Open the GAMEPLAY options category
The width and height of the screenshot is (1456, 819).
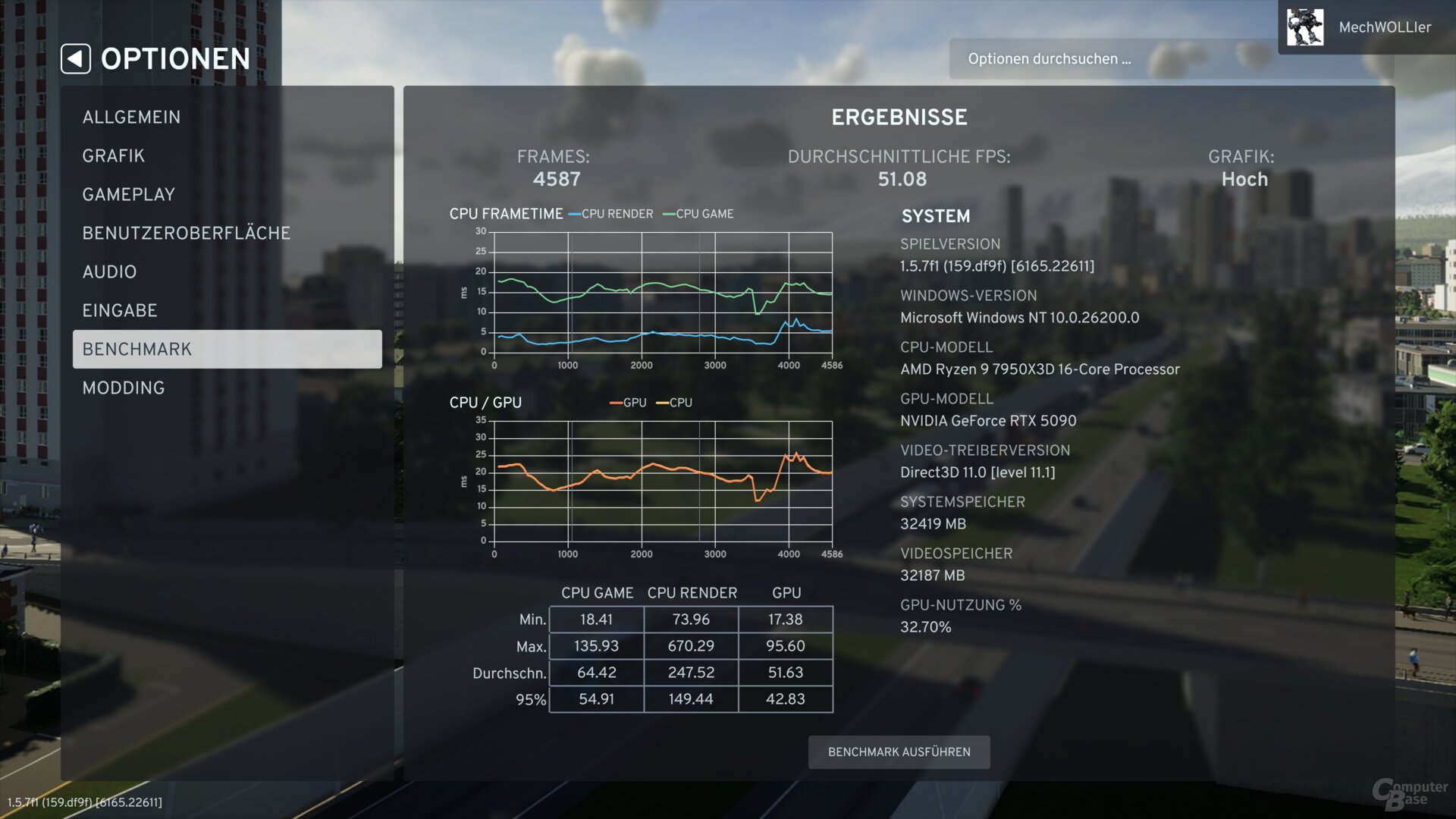click(128, 194)
